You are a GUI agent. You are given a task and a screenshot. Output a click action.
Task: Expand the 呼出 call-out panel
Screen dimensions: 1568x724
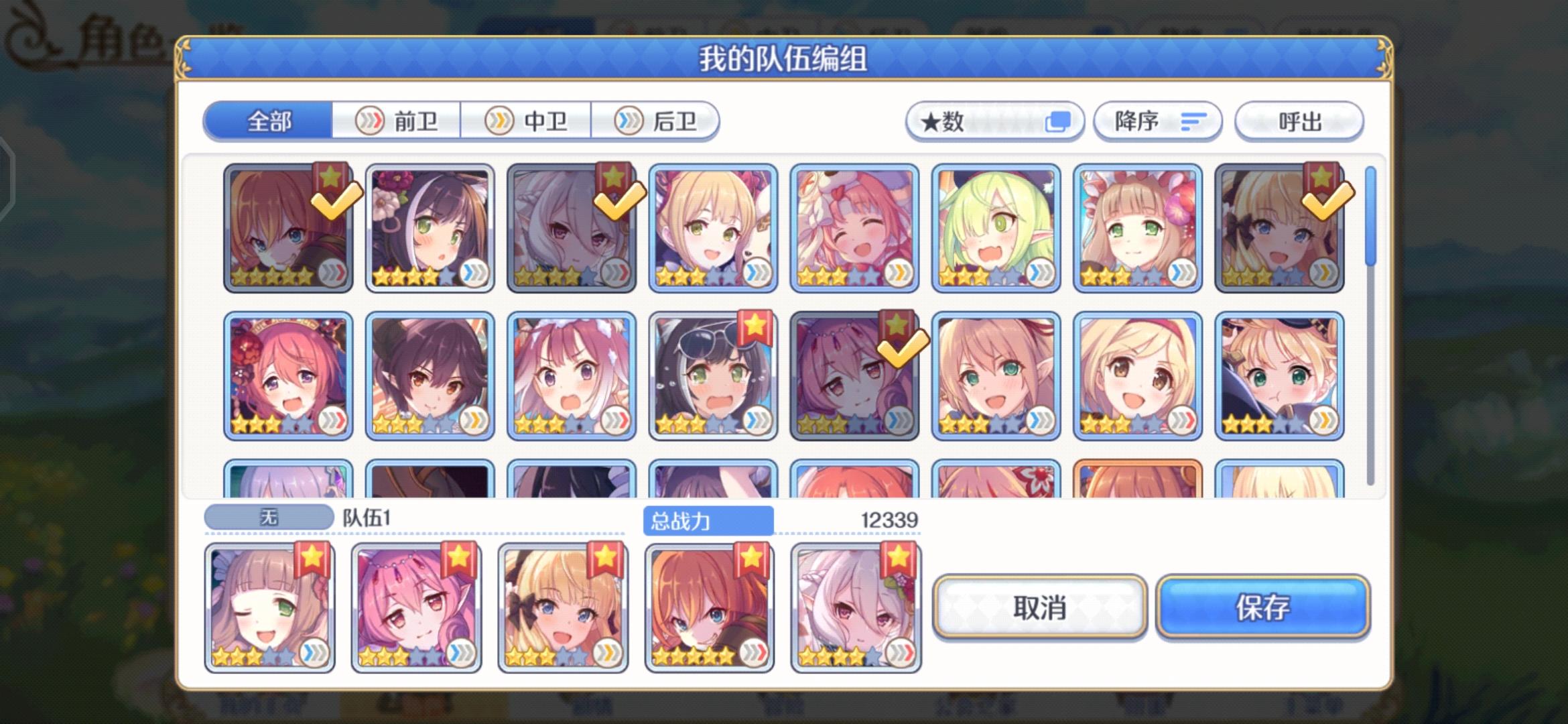[1299, 121]
